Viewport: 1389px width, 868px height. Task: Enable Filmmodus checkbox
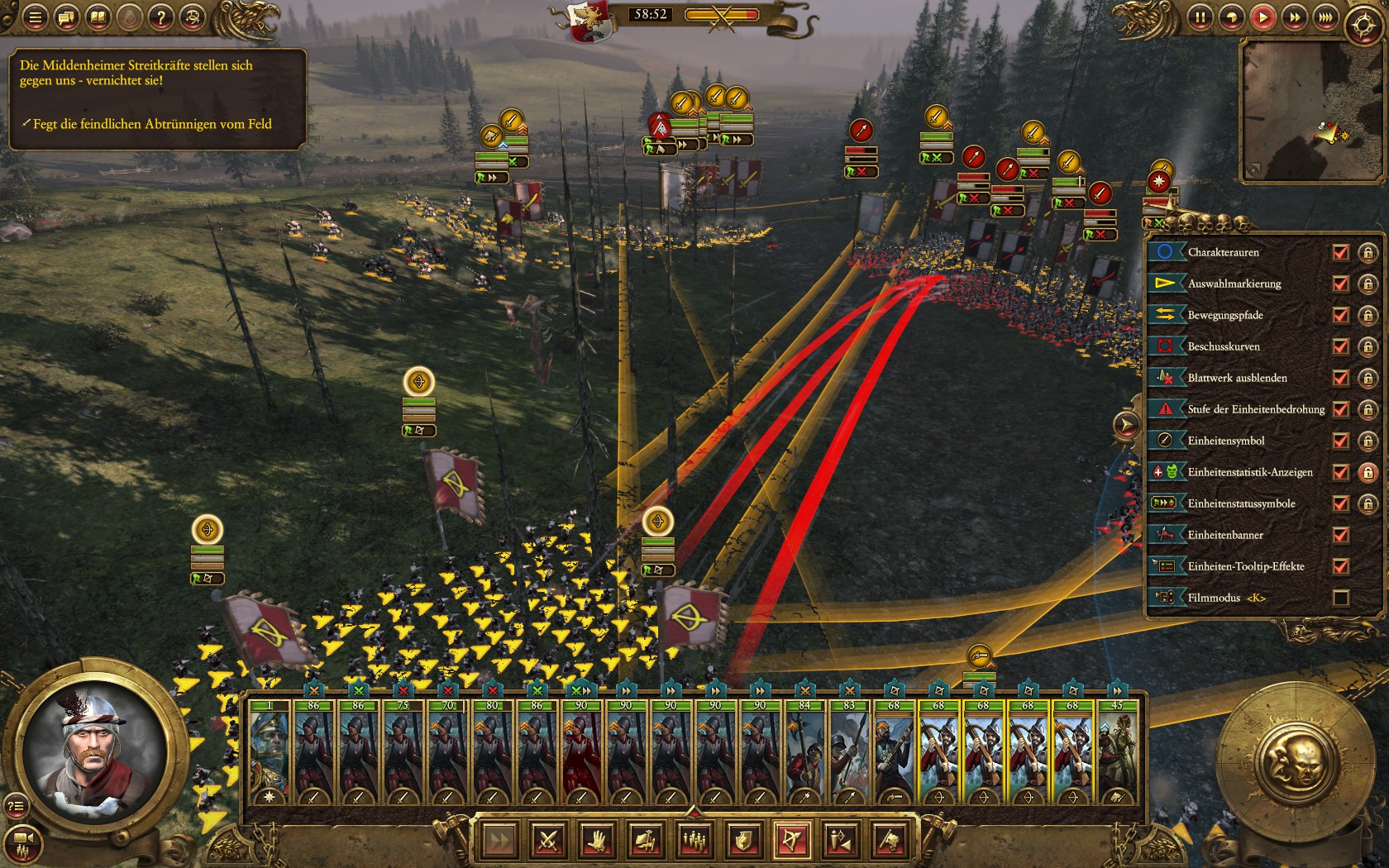(x=1341, y=598)
